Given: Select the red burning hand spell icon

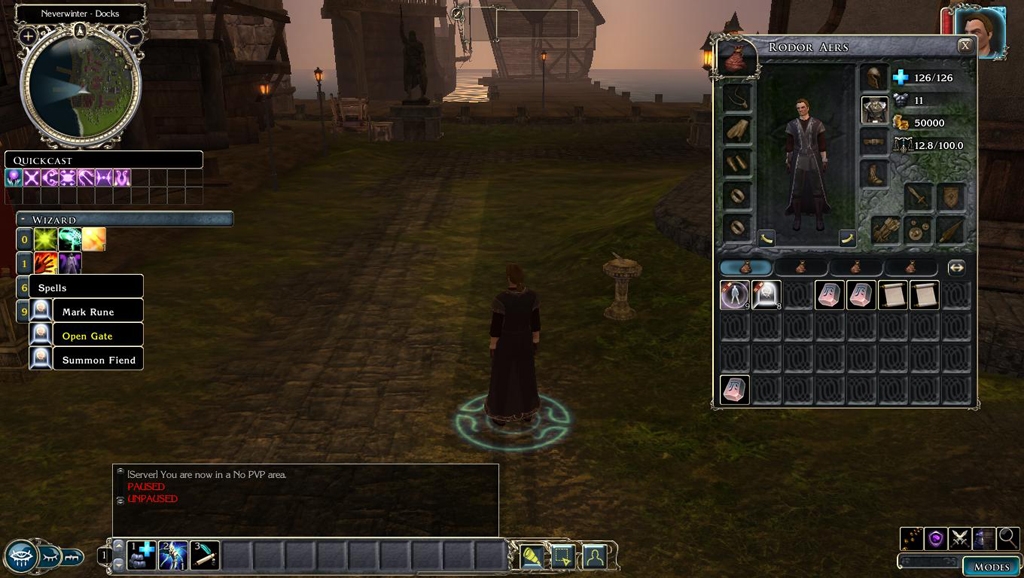Looking at the screenshot, I should pos(46,263).
